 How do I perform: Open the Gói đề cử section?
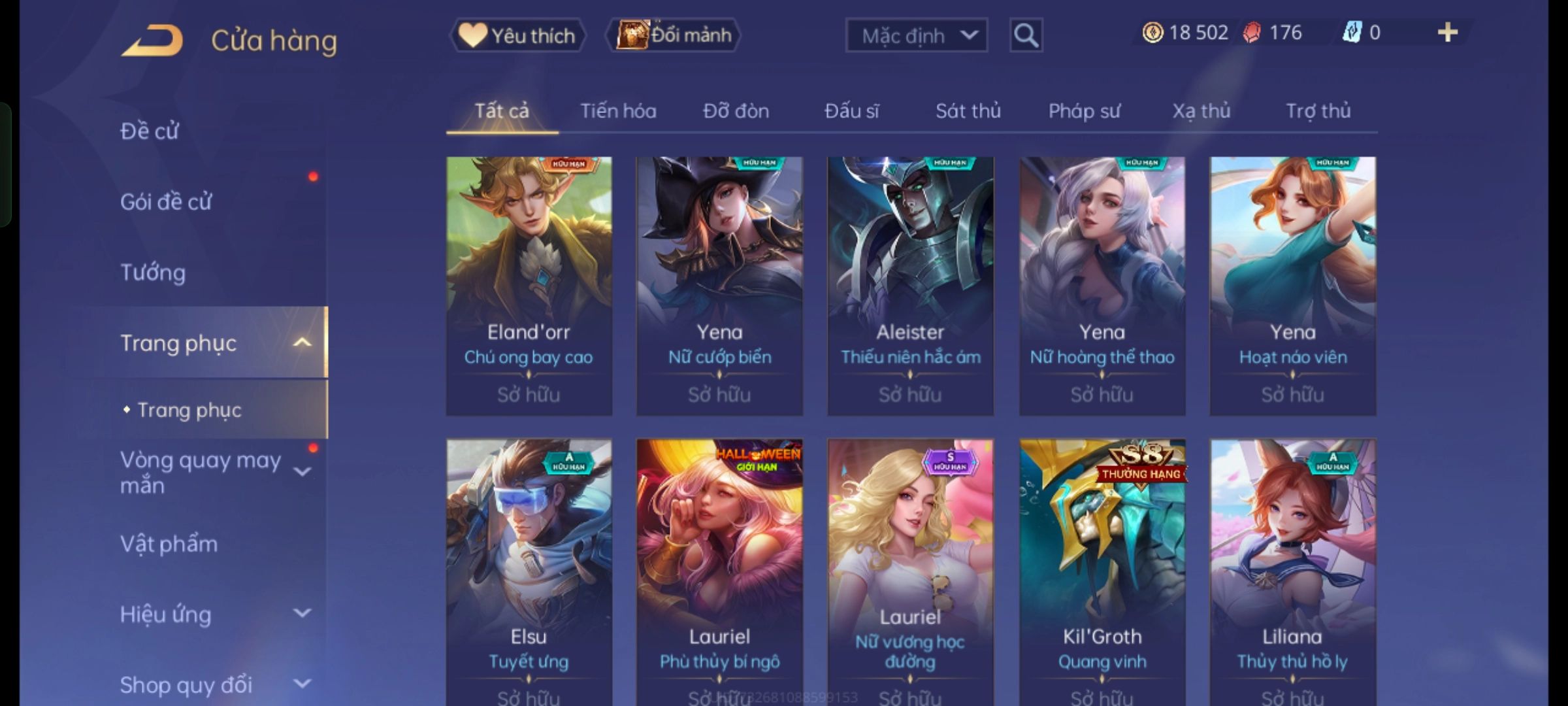pyautogui.click(x=166, y=202)
